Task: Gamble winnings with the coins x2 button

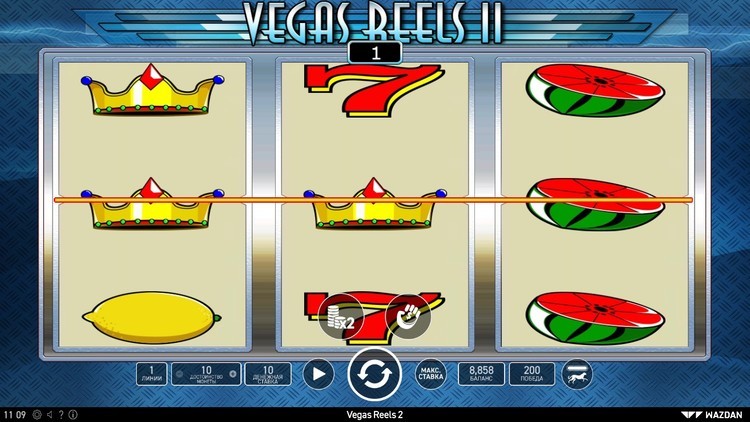Action: click(x=337, y=317)
